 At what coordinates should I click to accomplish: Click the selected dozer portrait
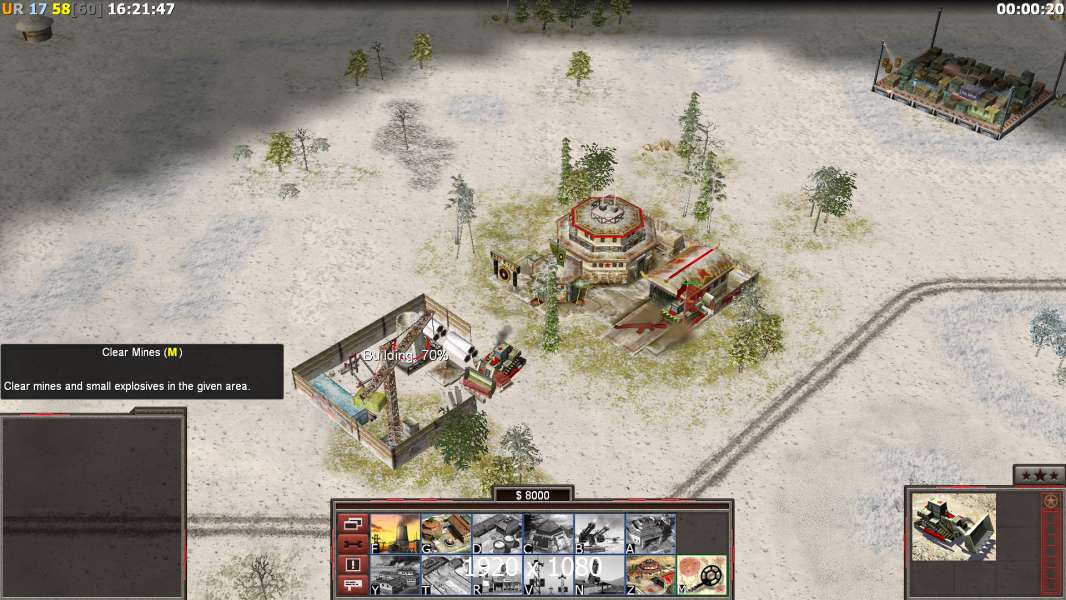954,526
